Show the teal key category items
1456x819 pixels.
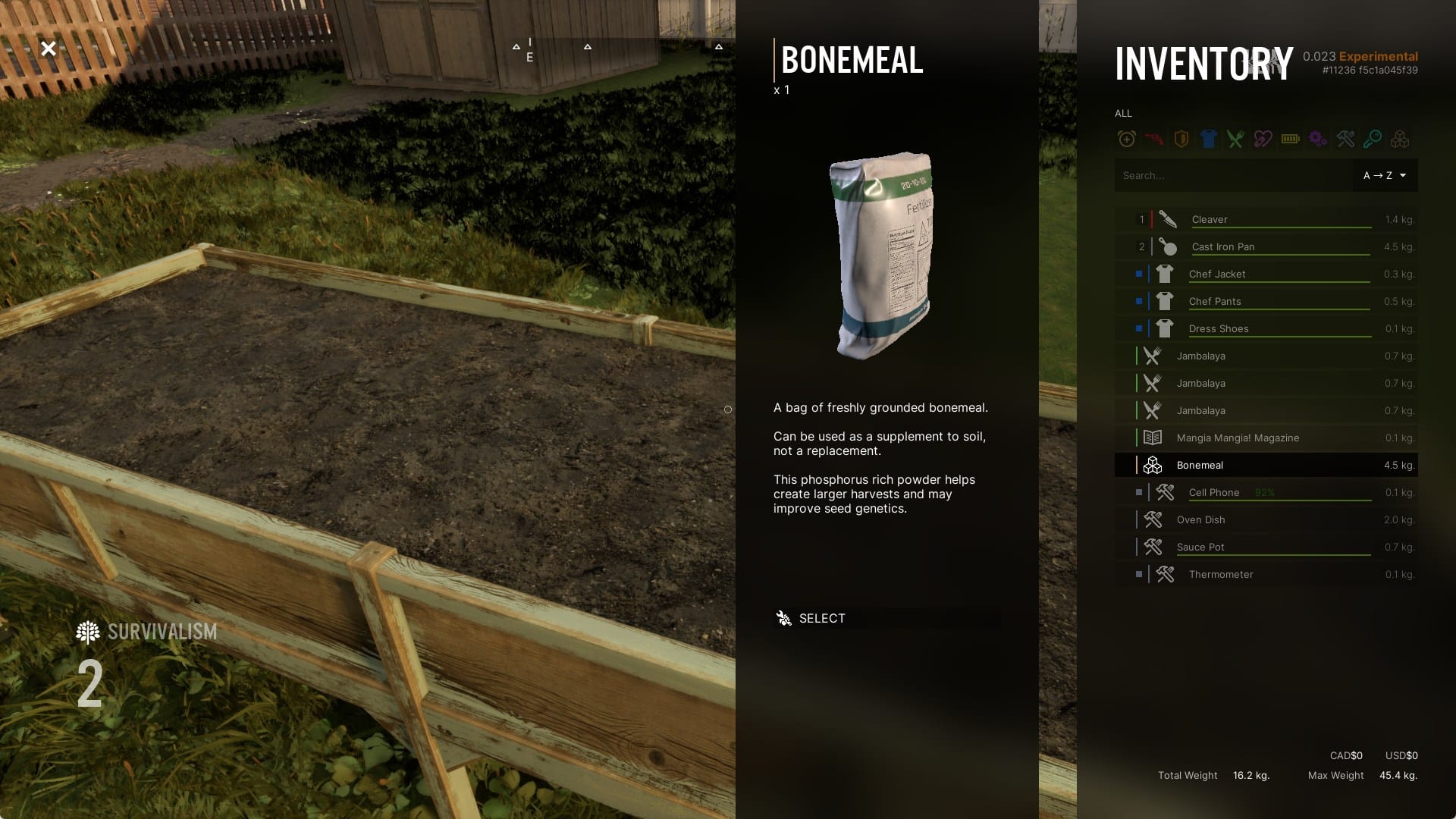1372,139
